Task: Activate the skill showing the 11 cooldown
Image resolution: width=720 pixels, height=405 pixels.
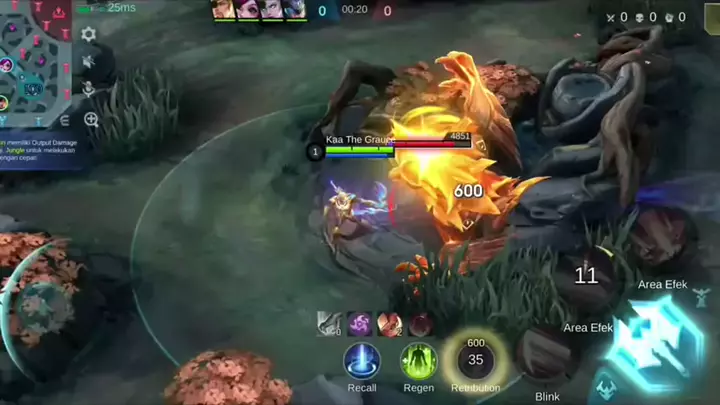Action: click(586, 275)
